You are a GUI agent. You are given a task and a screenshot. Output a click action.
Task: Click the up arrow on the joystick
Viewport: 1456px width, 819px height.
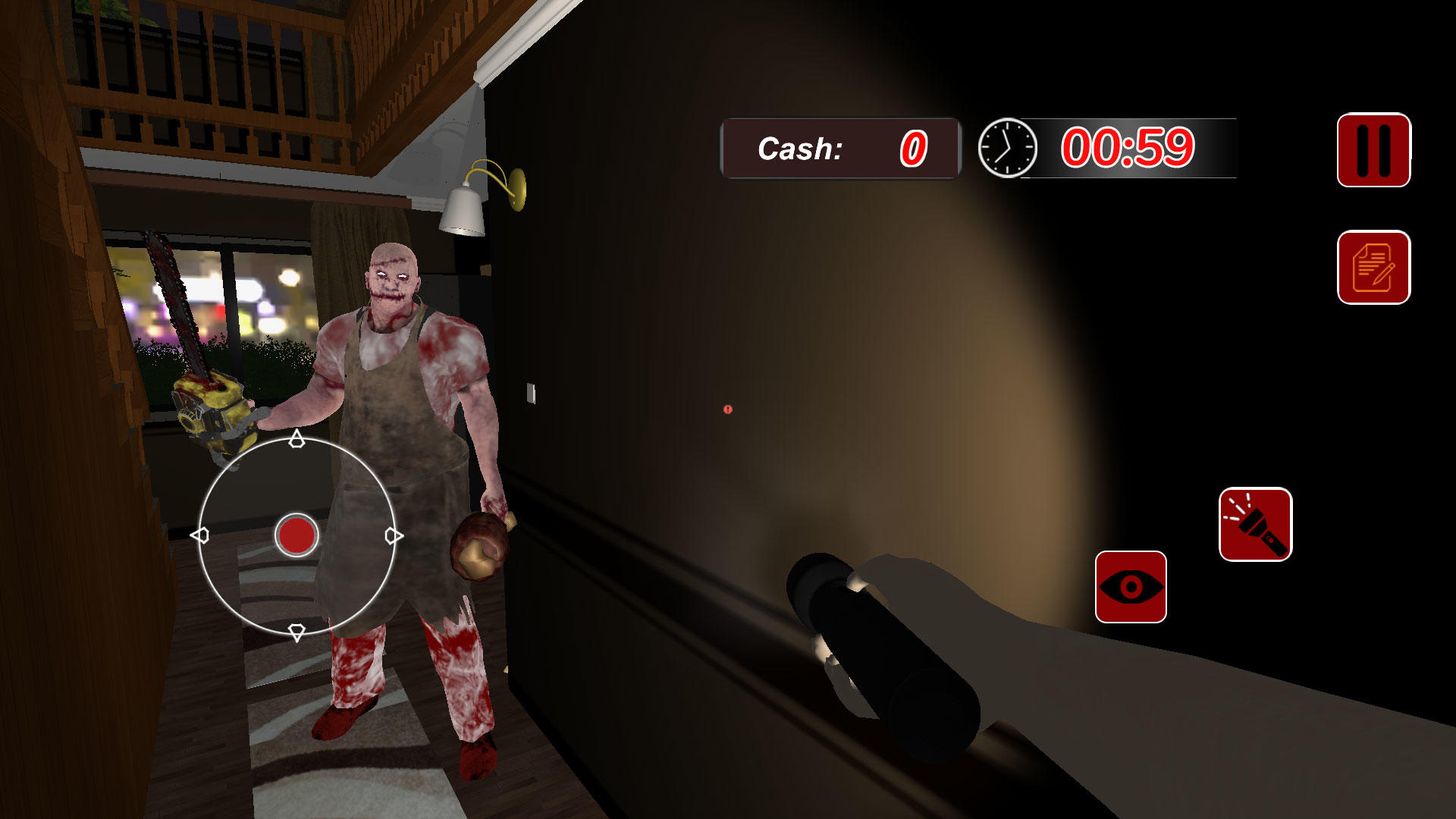point(296,440)
